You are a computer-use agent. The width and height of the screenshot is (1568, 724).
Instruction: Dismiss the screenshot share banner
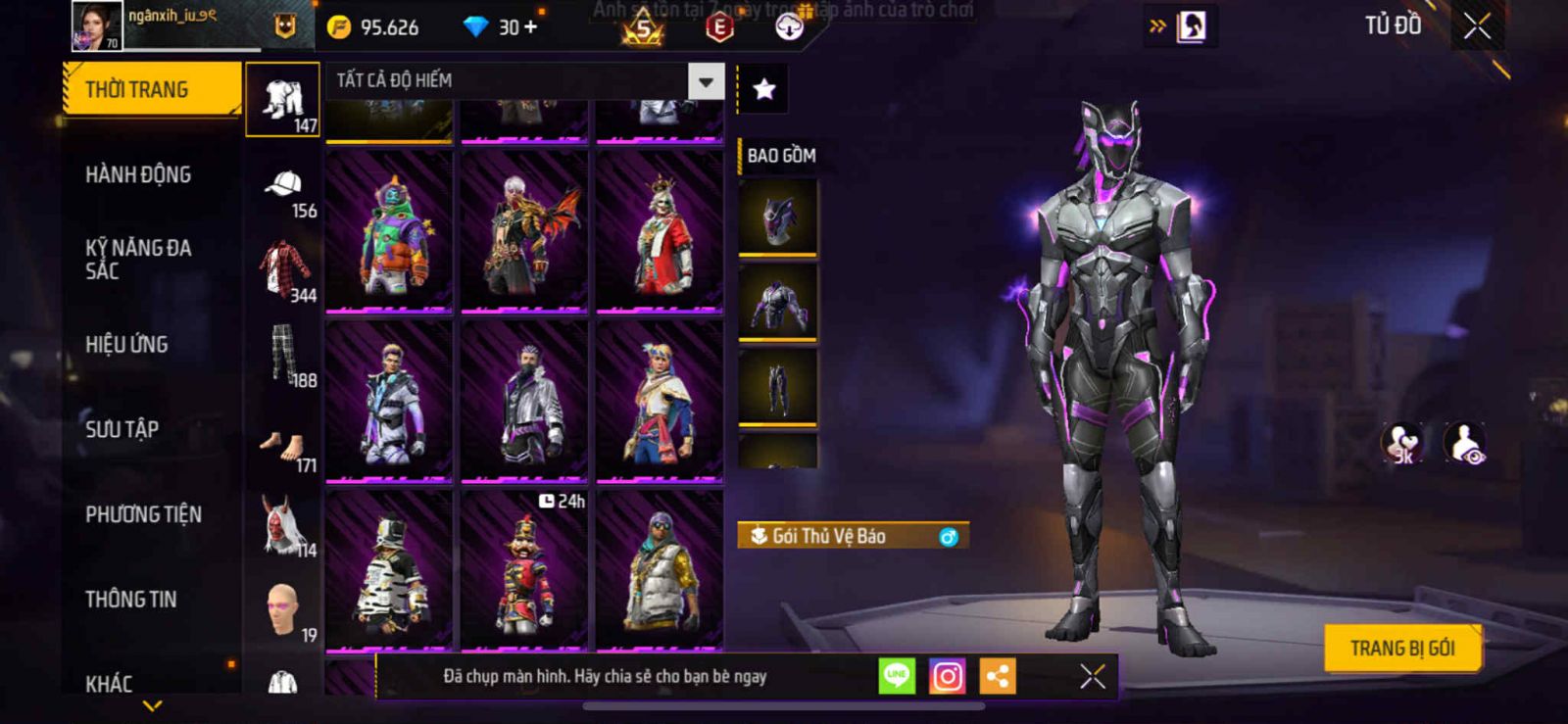[x=1092, y=676]
